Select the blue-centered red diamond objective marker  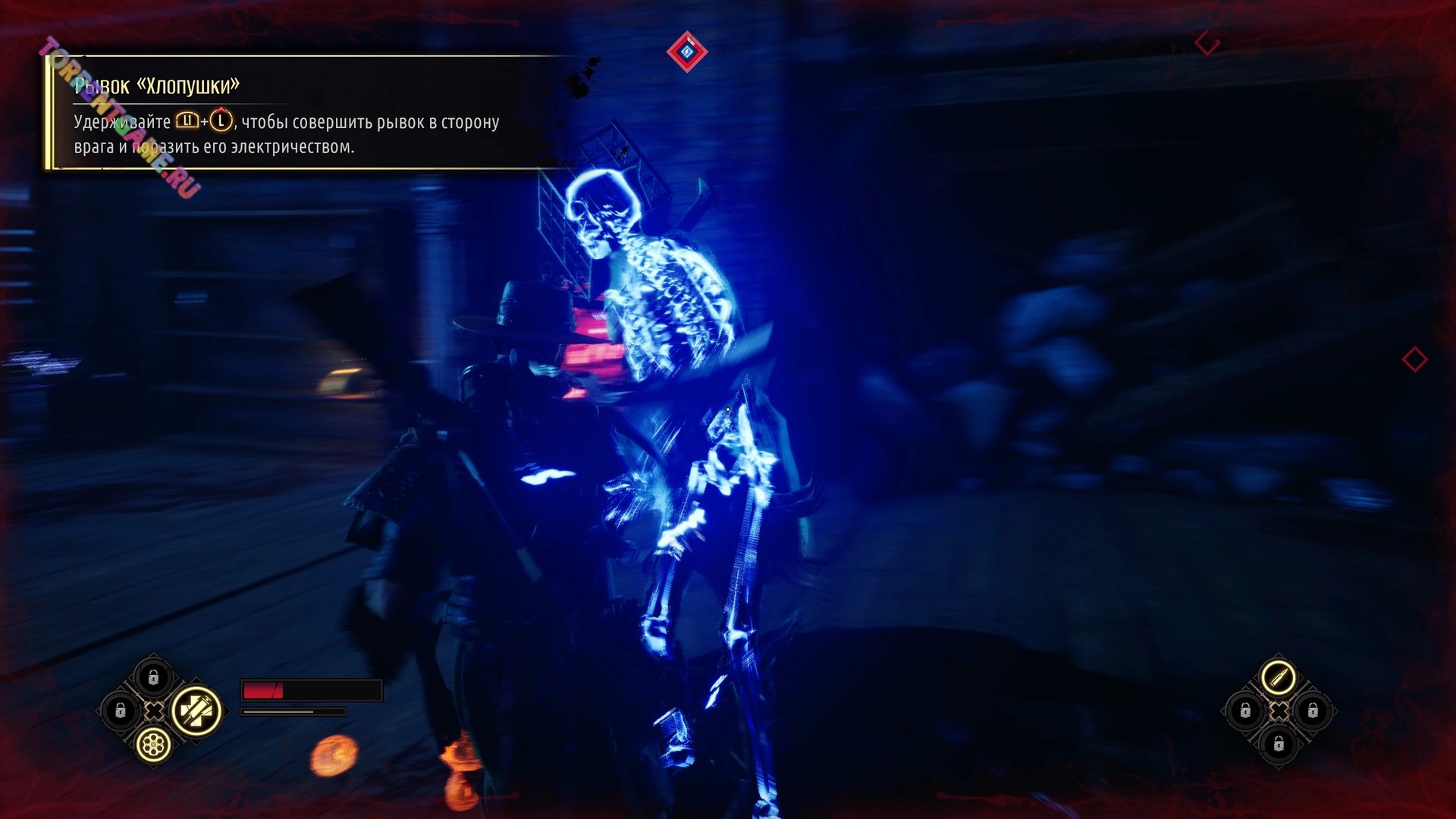[687, 52]
